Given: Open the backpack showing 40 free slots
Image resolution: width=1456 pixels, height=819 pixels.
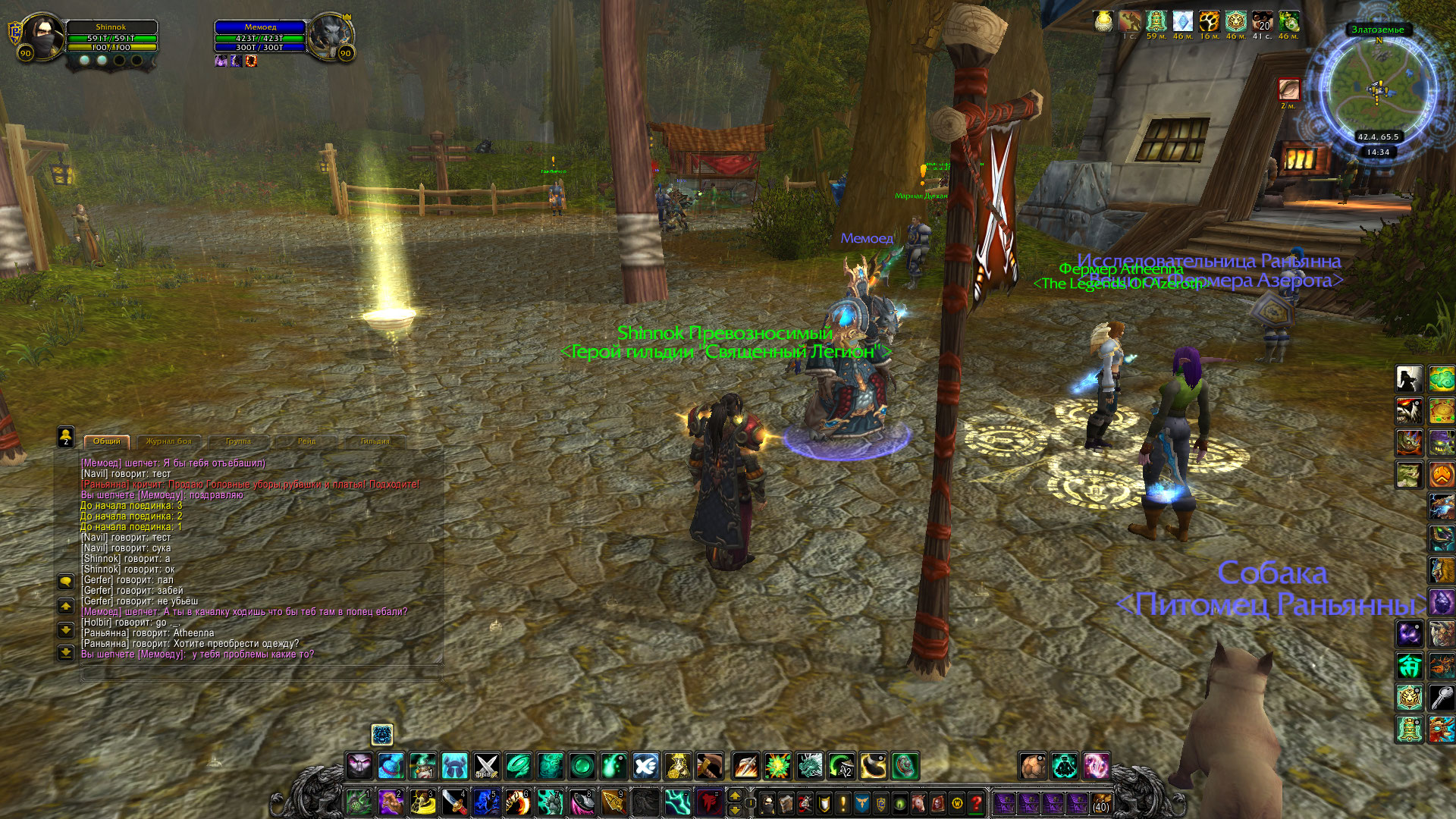Looking at the screenshot, I should pos(1100,802).
